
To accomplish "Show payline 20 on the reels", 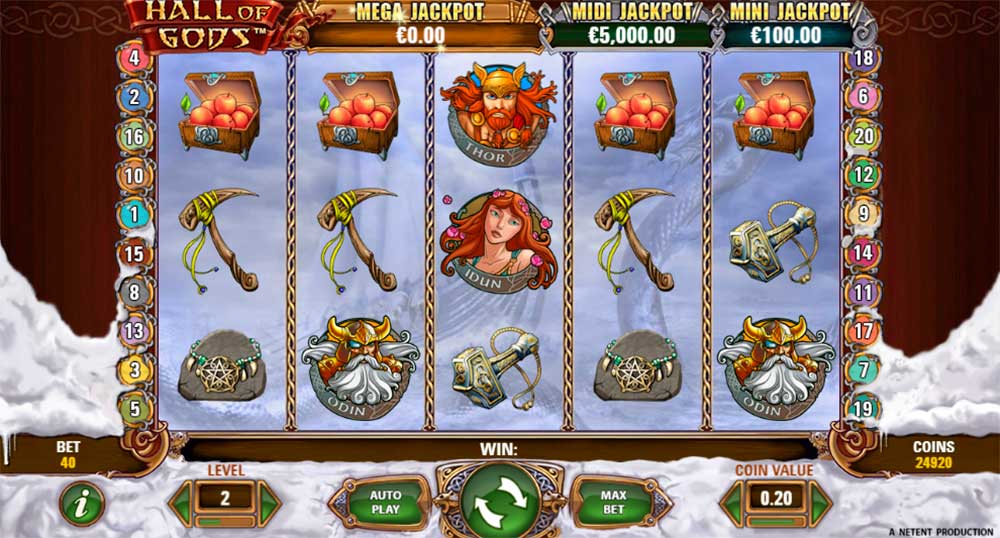I will (863, 136).
